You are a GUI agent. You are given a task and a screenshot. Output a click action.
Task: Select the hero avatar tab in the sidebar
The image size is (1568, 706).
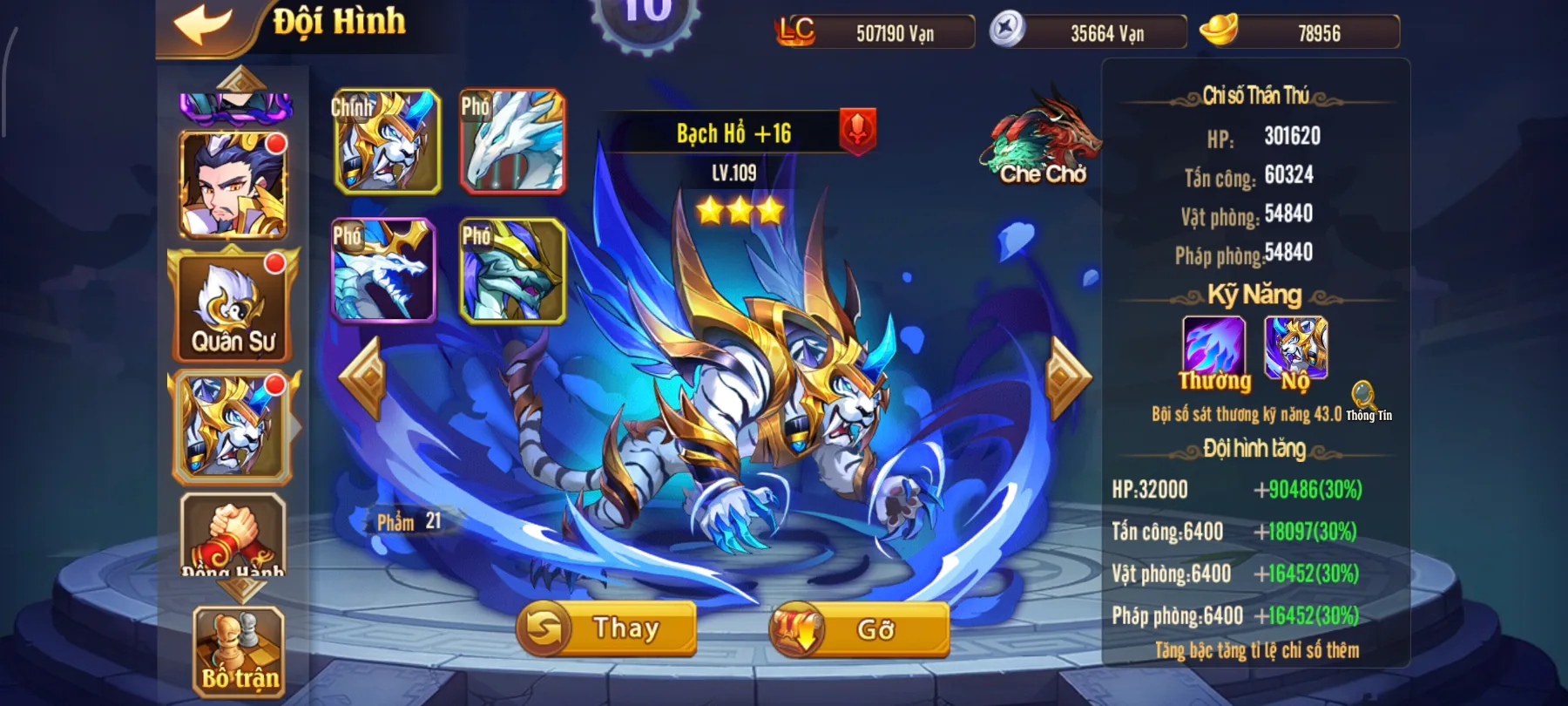pyautogui.click(x=231, y=183)
